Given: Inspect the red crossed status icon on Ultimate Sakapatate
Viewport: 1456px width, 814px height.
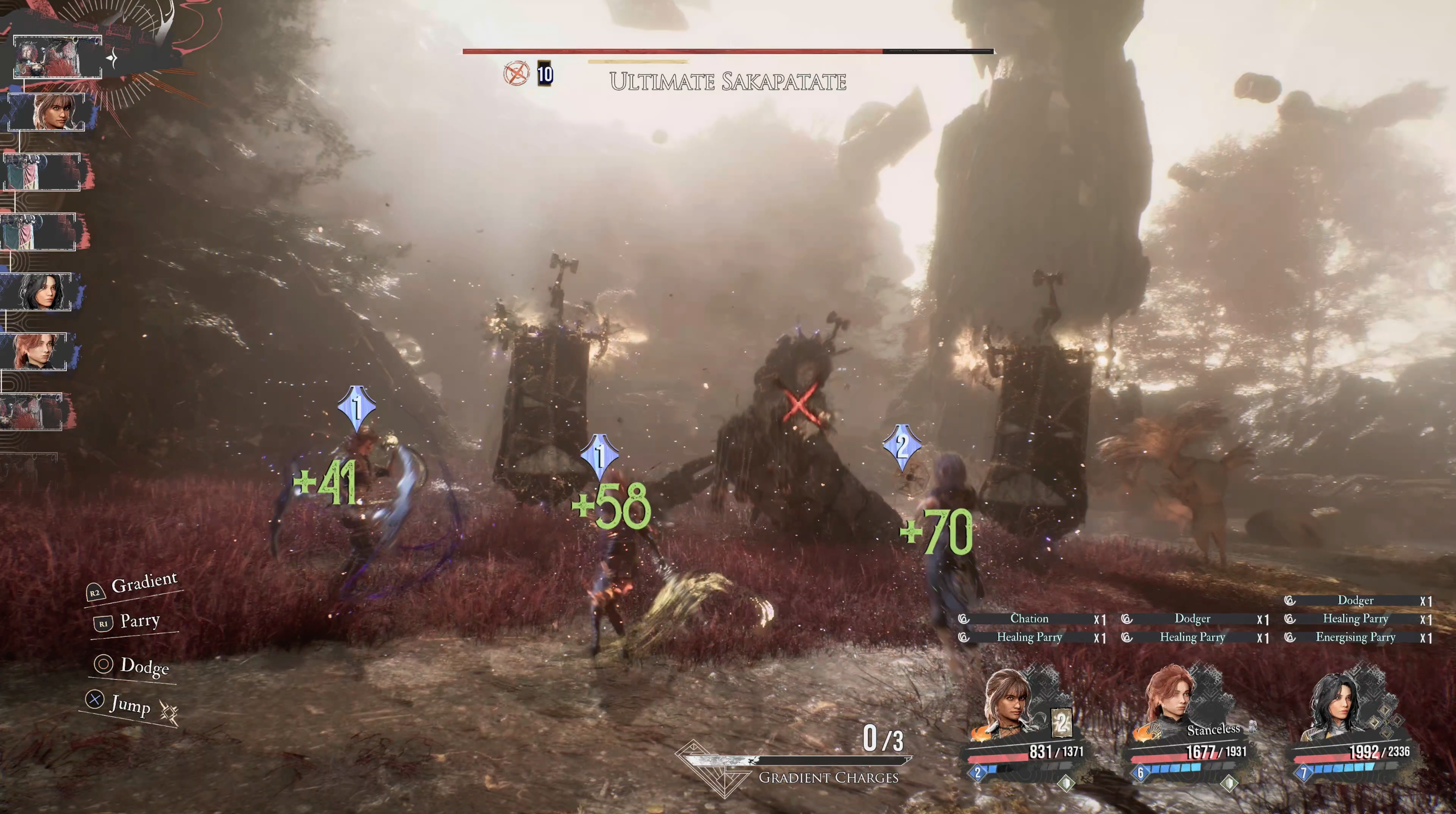Looking at the screenshot, I should pyautogui.click(x=516, y=74).
